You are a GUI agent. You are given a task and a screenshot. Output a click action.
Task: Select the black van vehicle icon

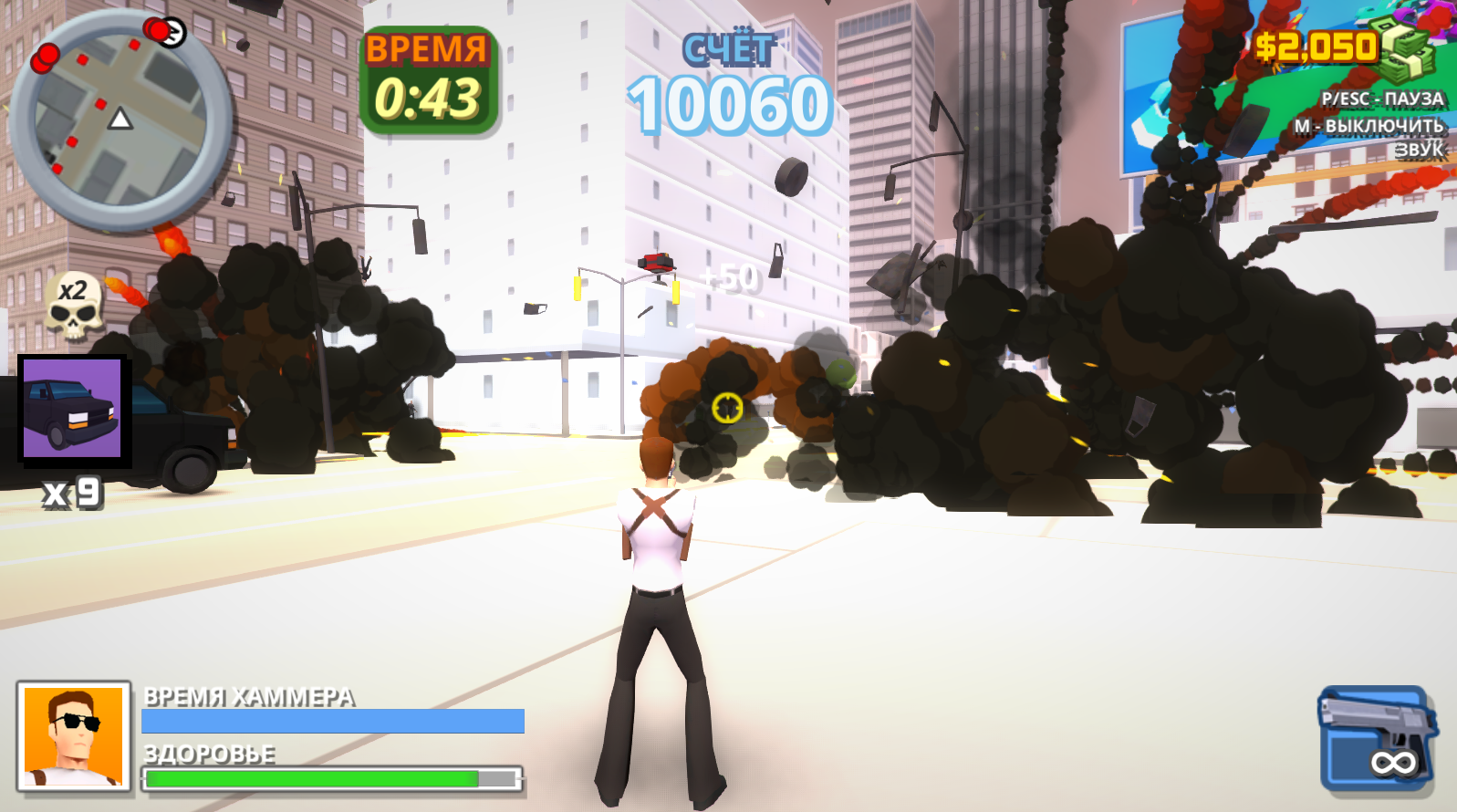point(71,406)
